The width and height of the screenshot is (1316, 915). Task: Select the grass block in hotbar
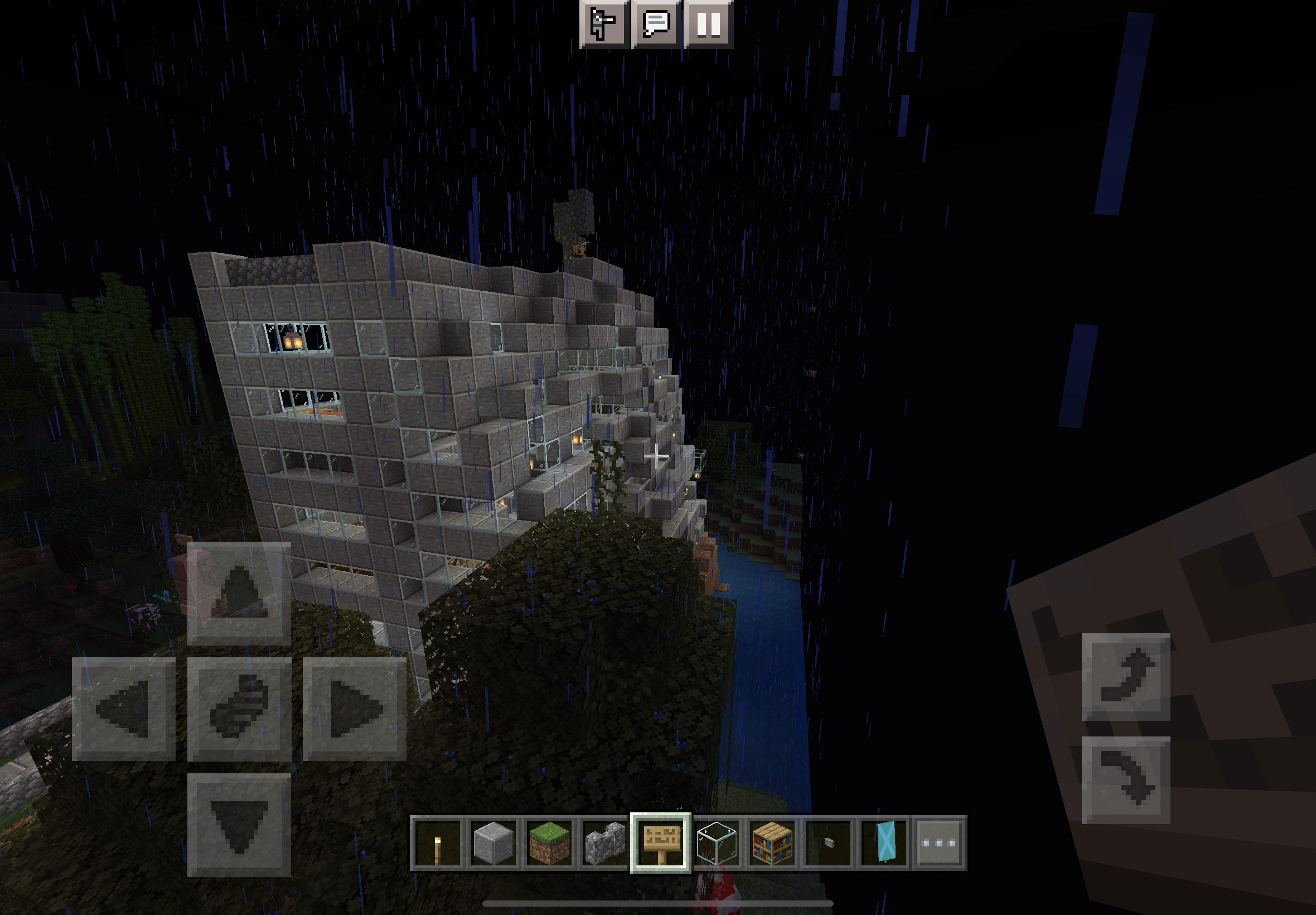click(549, 843)
